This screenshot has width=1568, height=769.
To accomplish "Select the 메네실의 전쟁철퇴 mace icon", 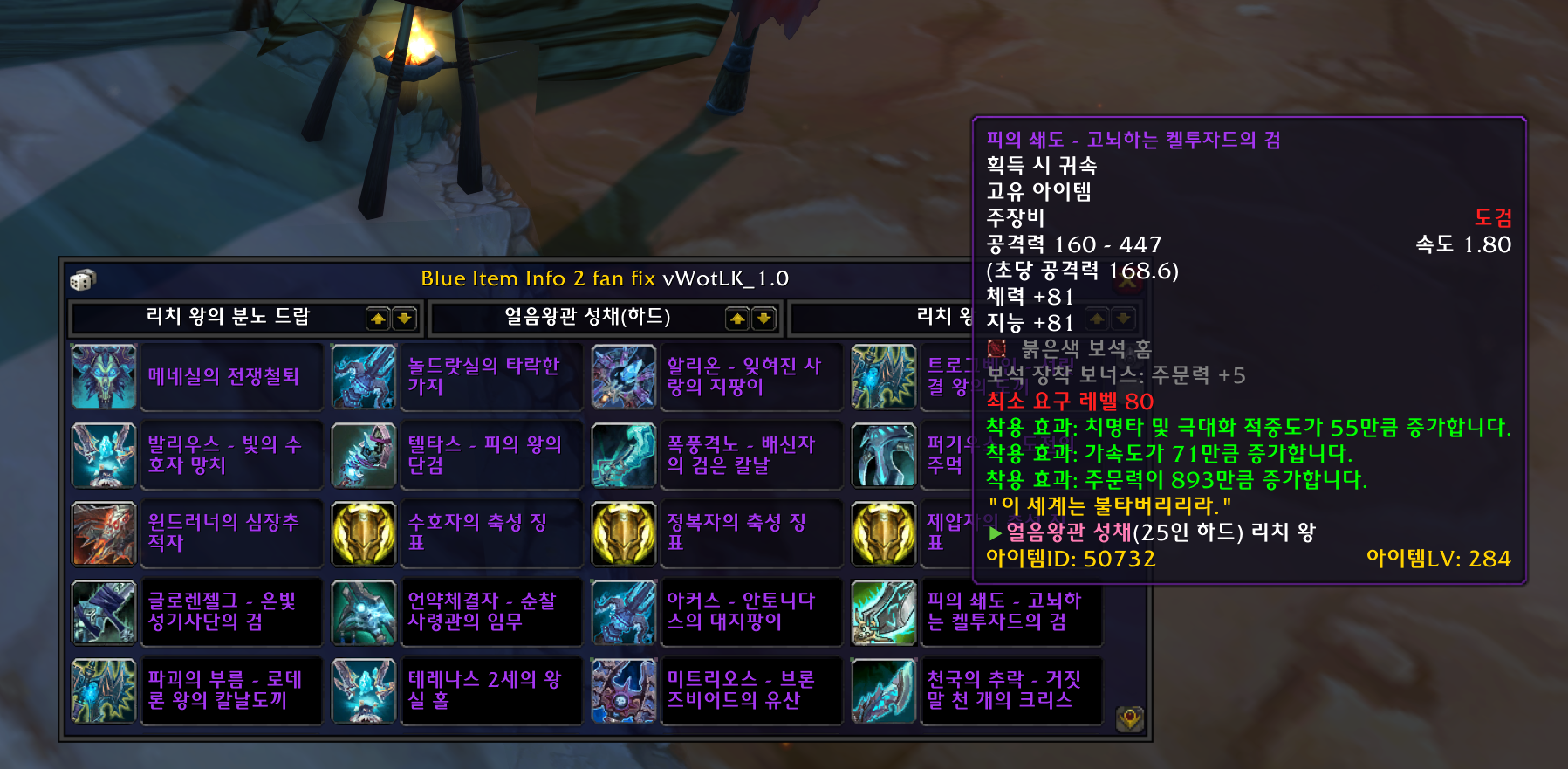I will point(103,377).
